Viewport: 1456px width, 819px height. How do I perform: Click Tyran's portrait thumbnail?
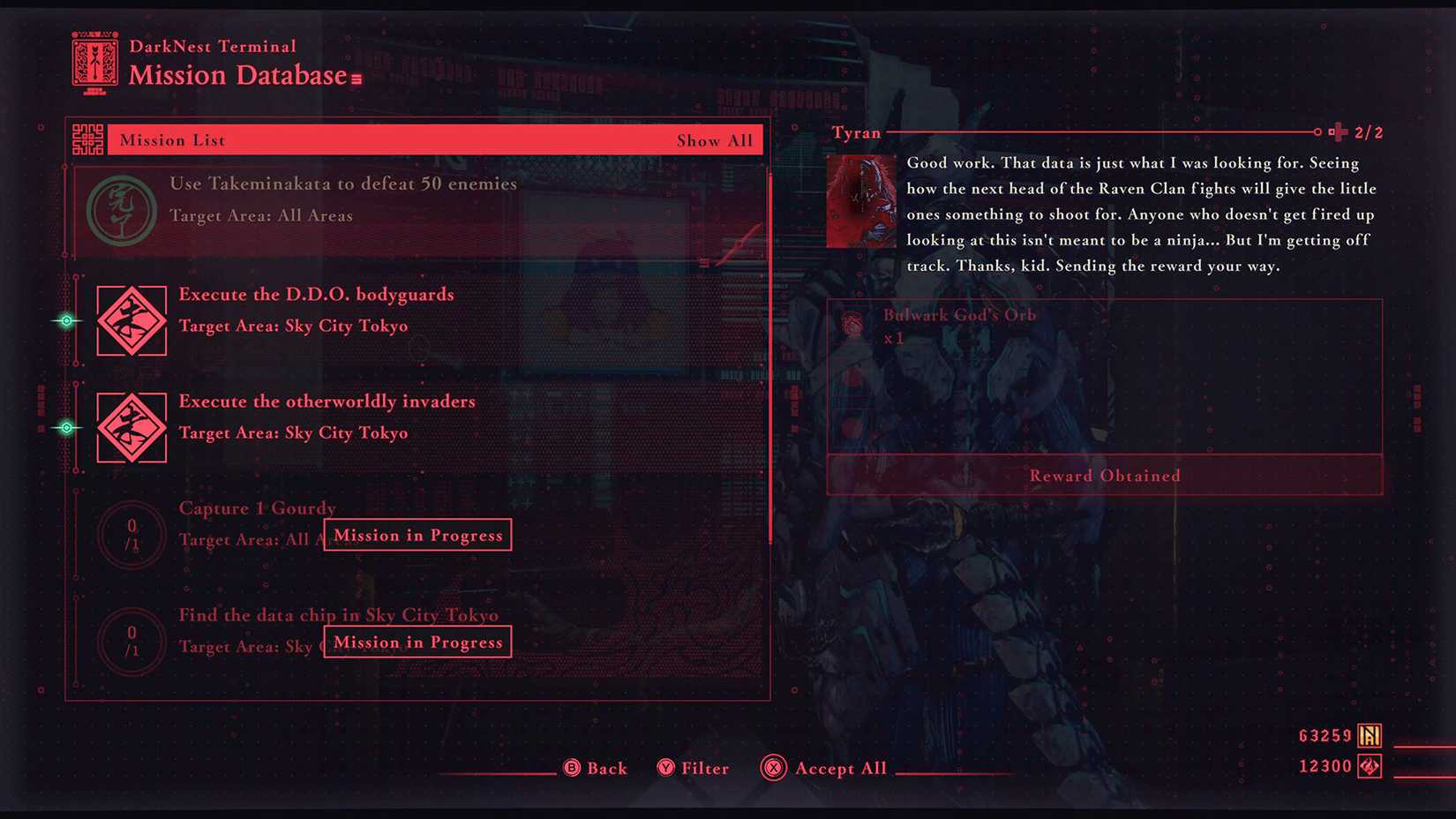point(860,199)
